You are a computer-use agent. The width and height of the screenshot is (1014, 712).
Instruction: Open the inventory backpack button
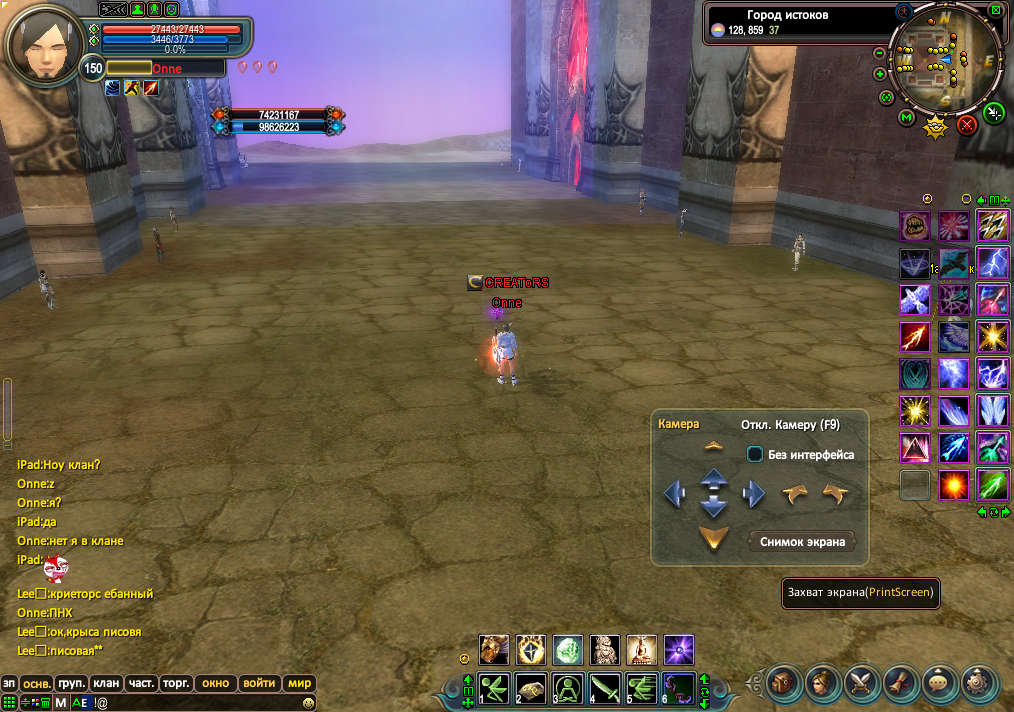(784, 683)
